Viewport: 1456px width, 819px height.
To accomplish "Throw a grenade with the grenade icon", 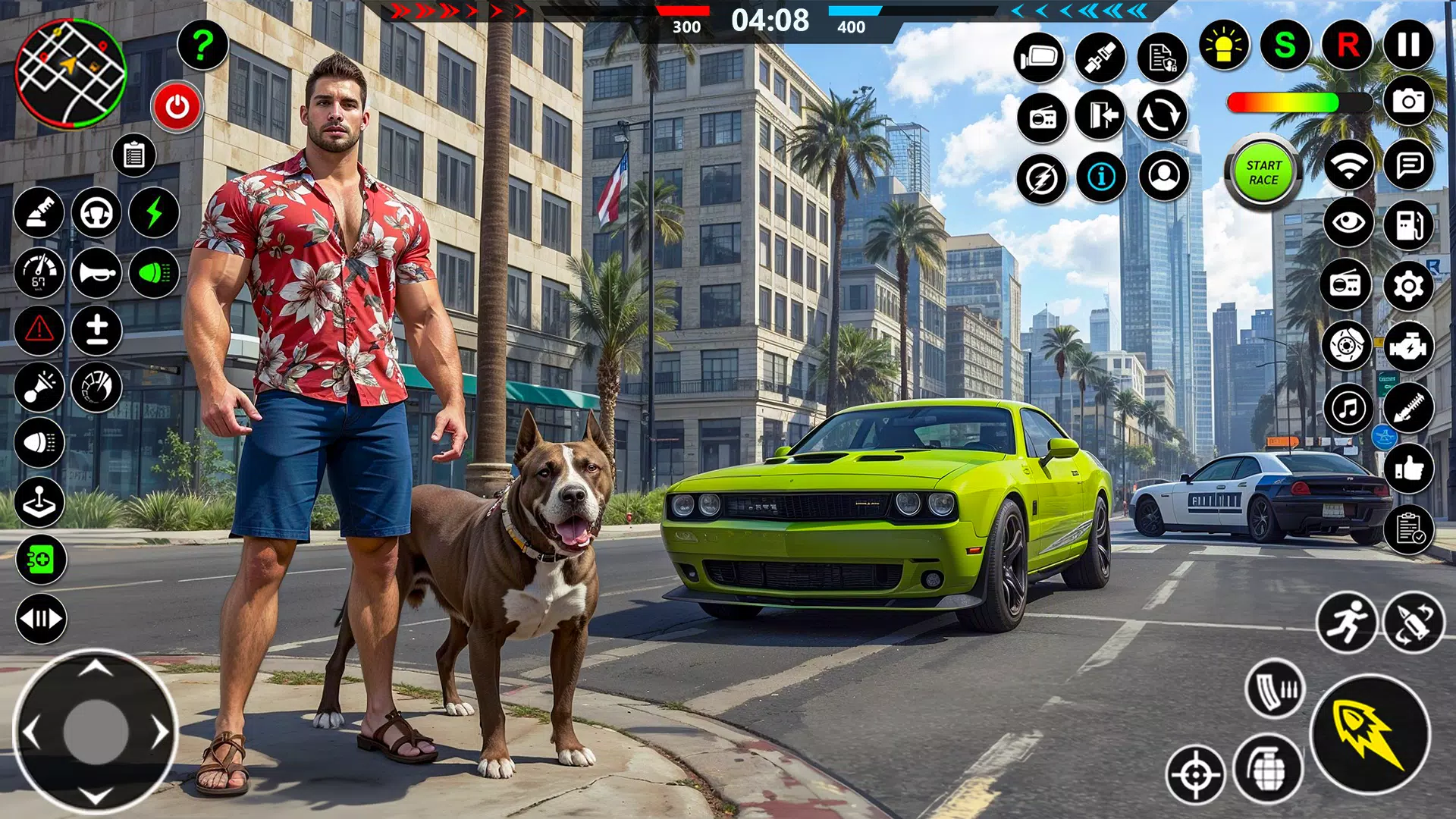I will (x=1268, y=770).
